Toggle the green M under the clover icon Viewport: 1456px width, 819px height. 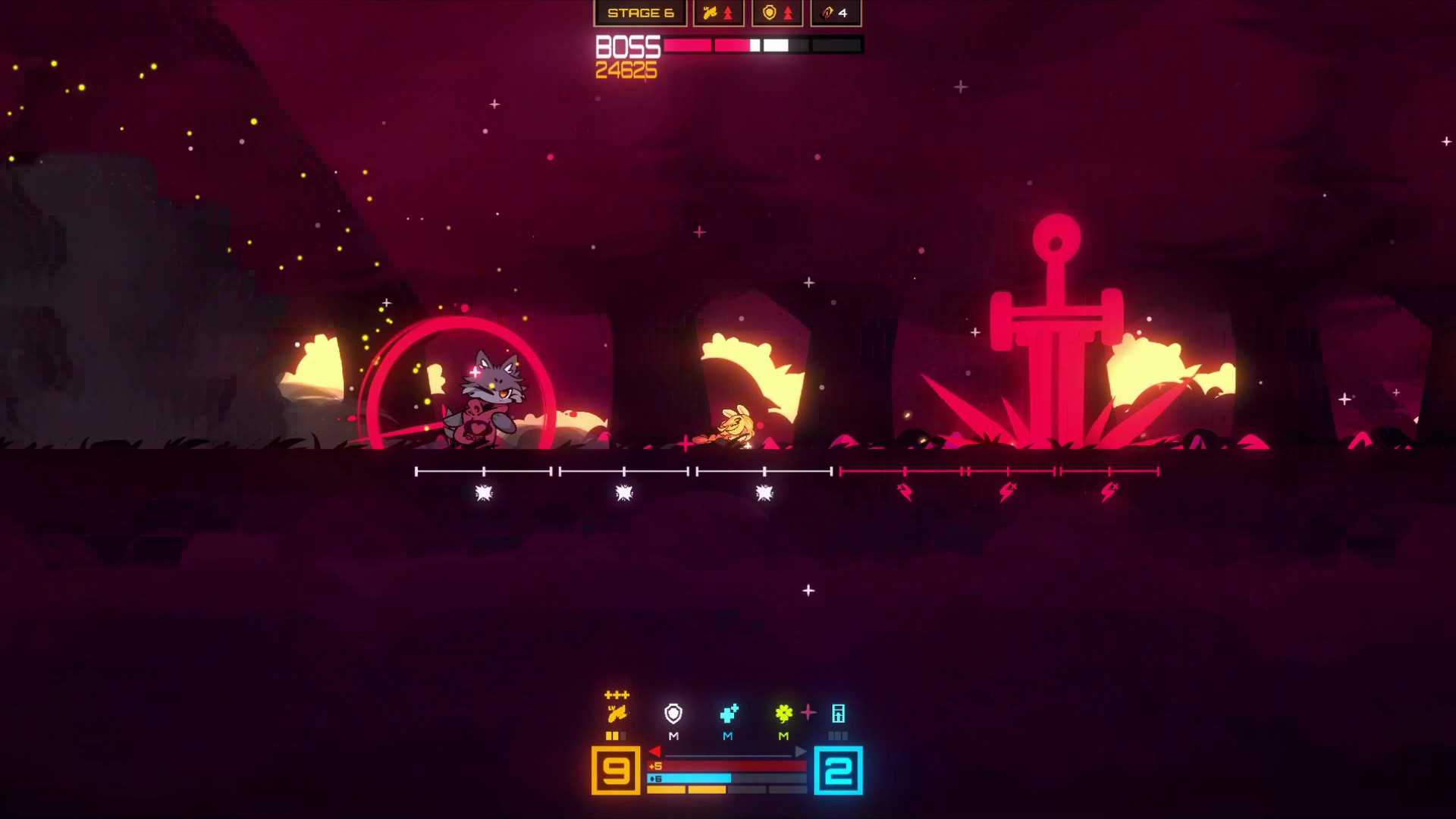(783, 736)
